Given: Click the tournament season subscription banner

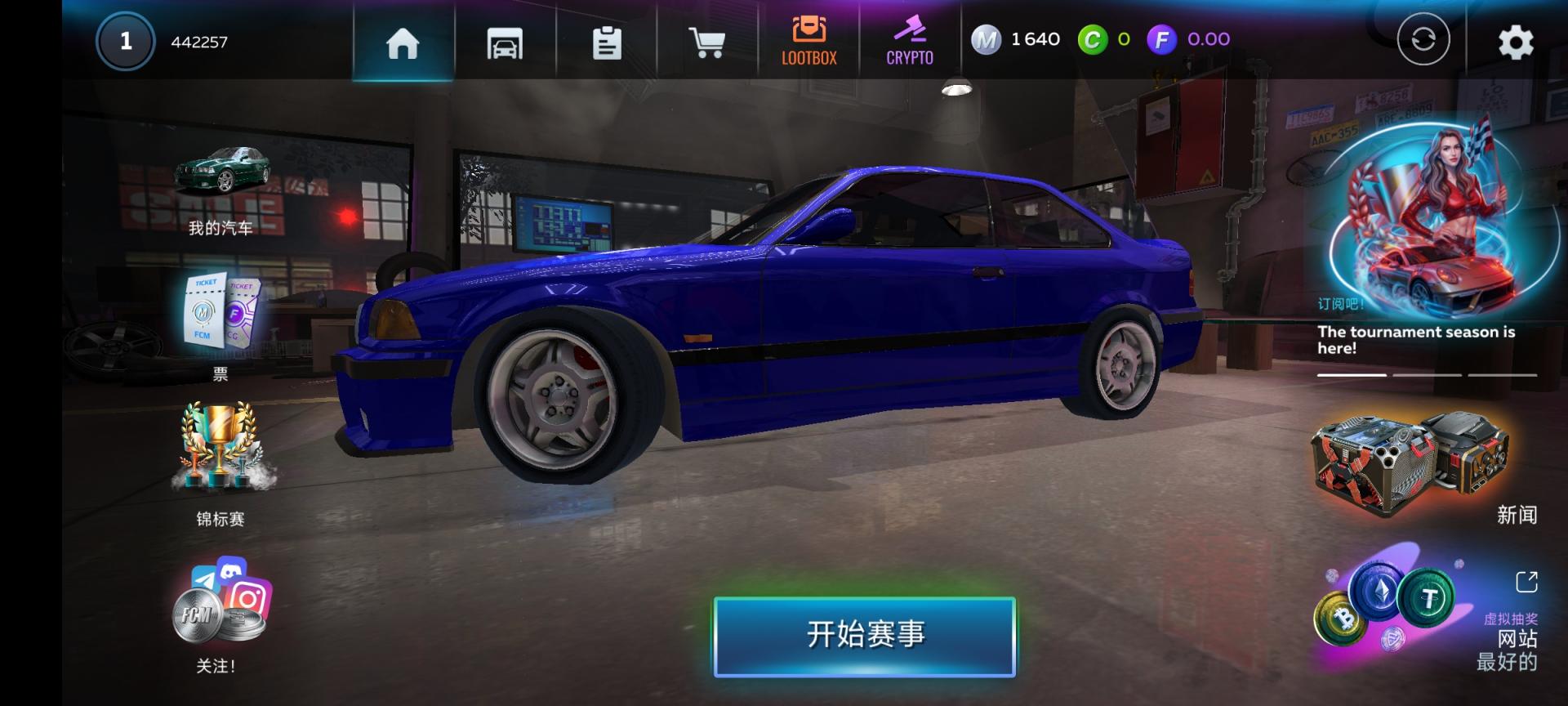Looking at the screenshot, I should (x=1425, y=229).
